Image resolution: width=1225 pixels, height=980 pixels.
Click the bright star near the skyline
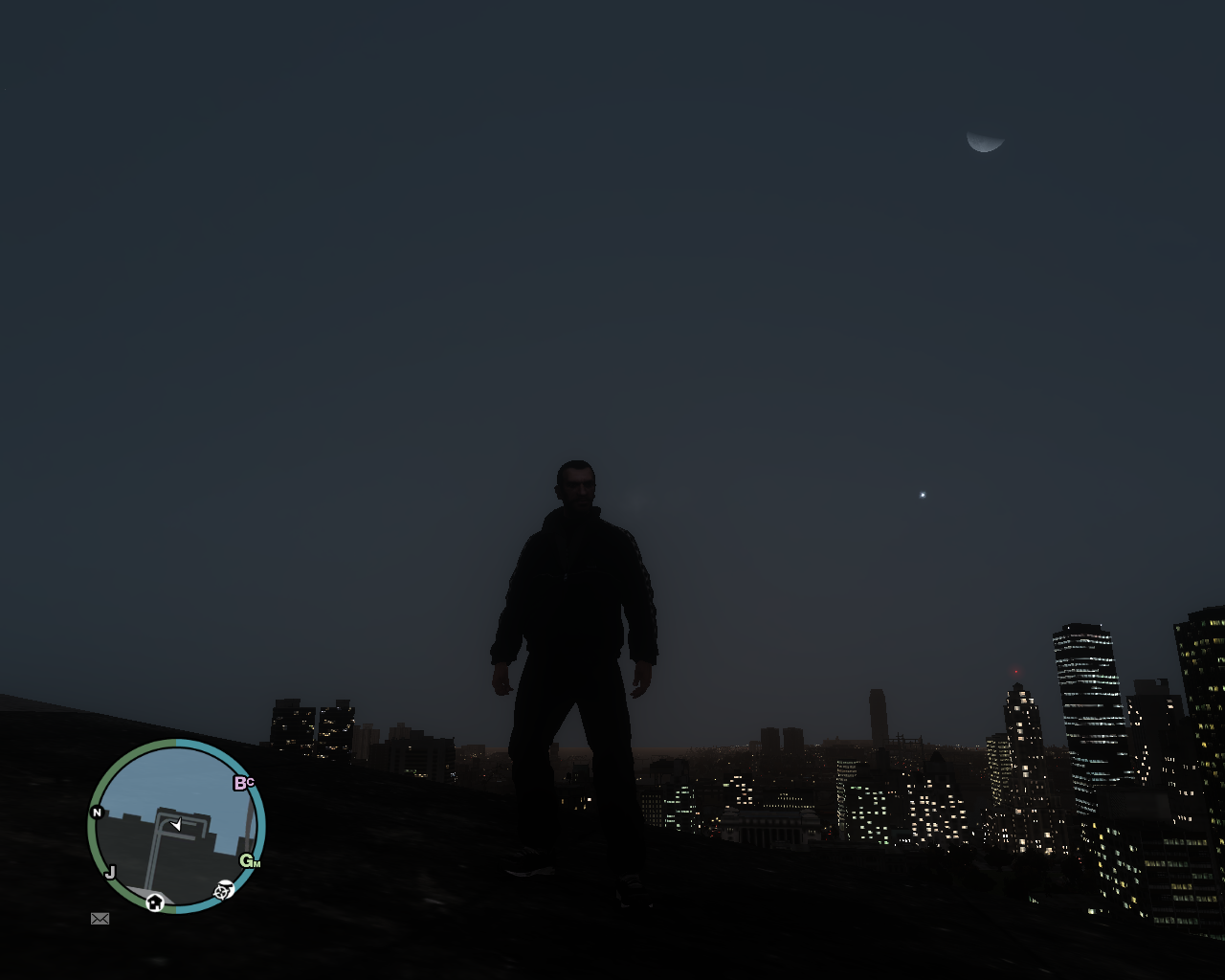click(x=922, y=495)
